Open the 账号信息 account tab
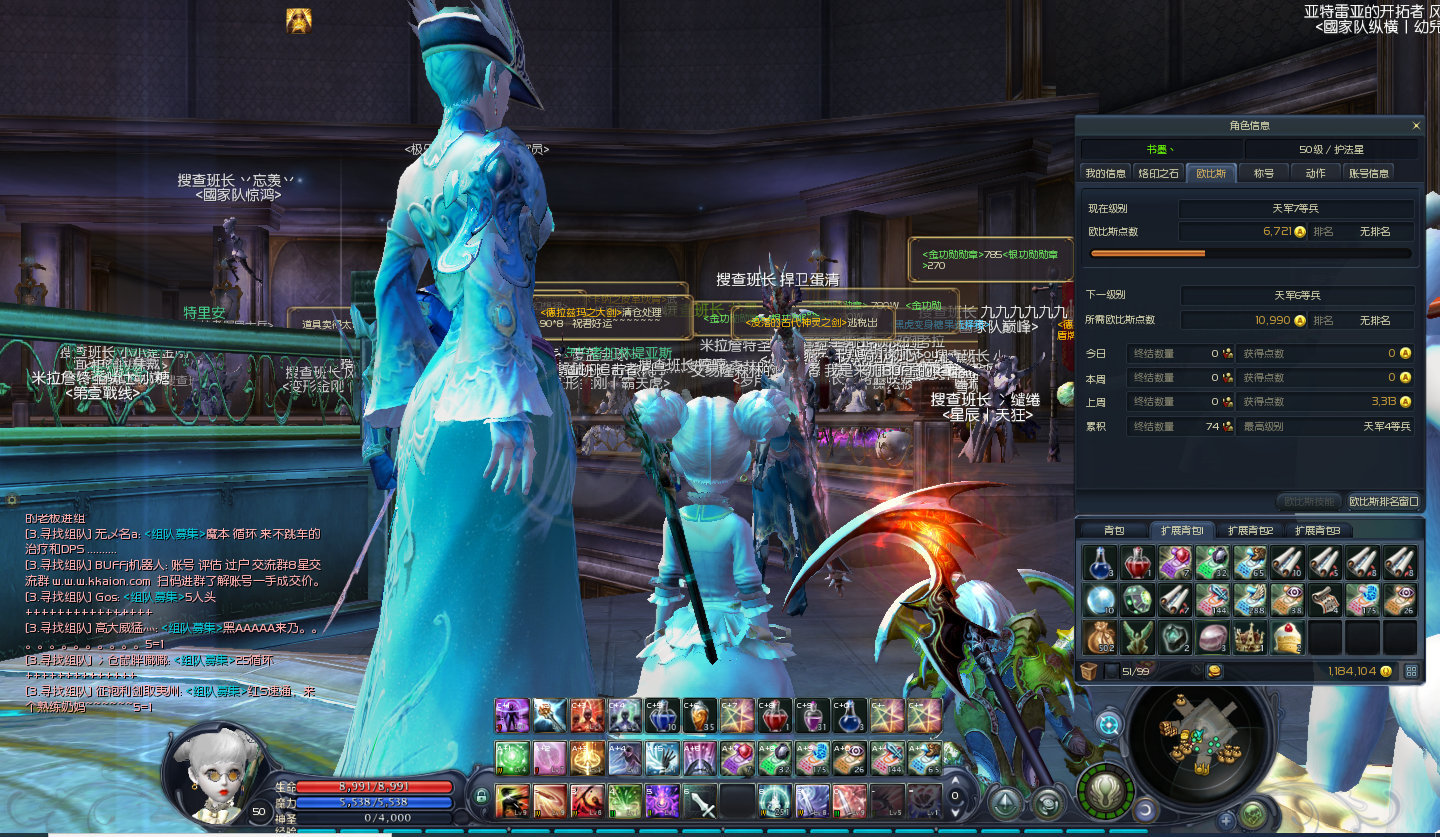The image size is (1440, 837). click(x=1368, y=173)
